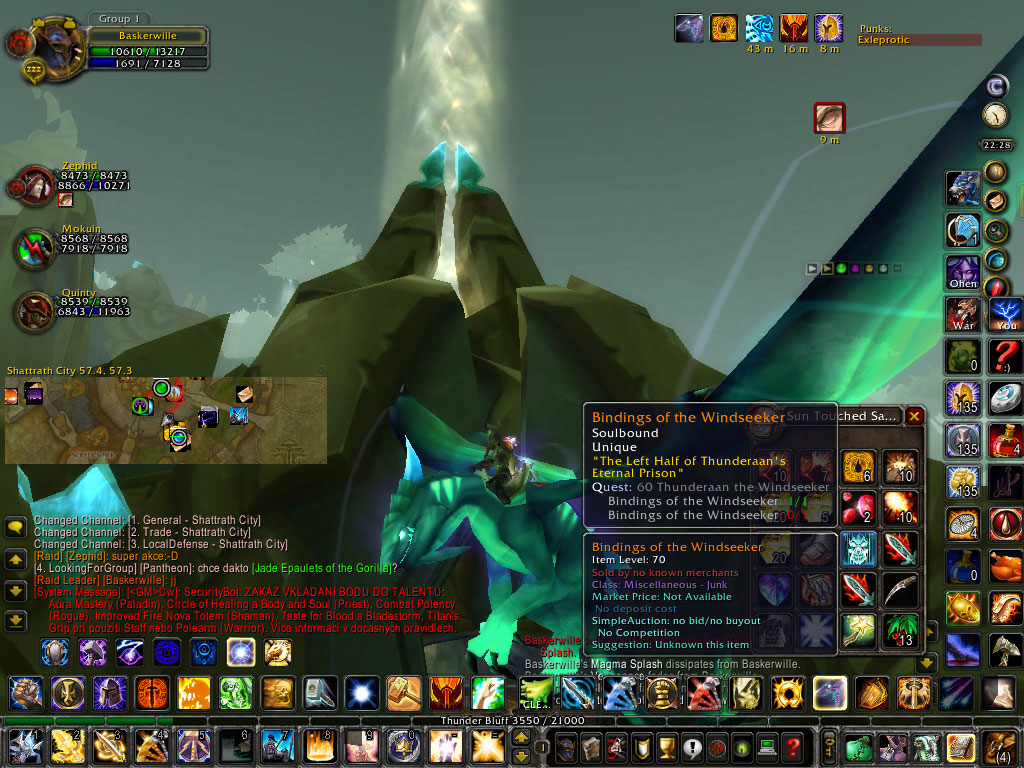Open the Shattrath City minimap panel
The image size is (1024, 768).
pyautogui.click(x=165, y=420)
